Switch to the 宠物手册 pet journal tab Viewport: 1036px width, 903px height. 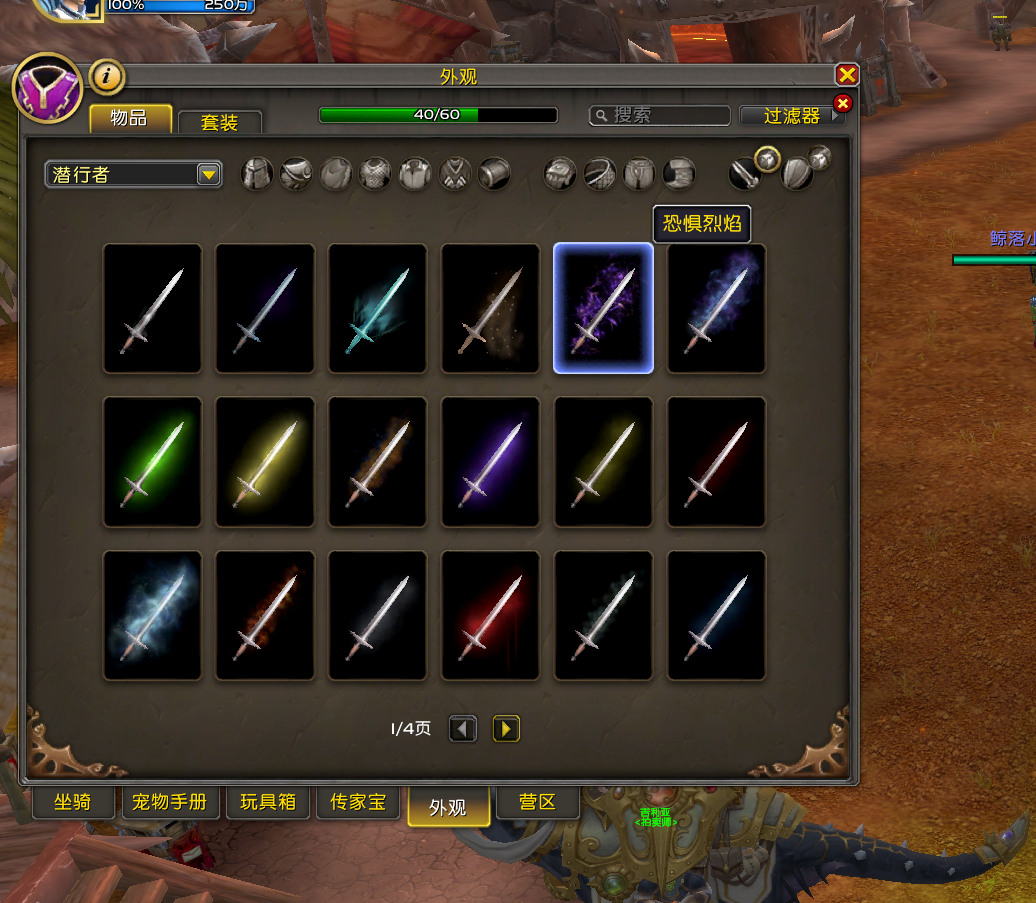pyautogui.click(x=170, y=802)
